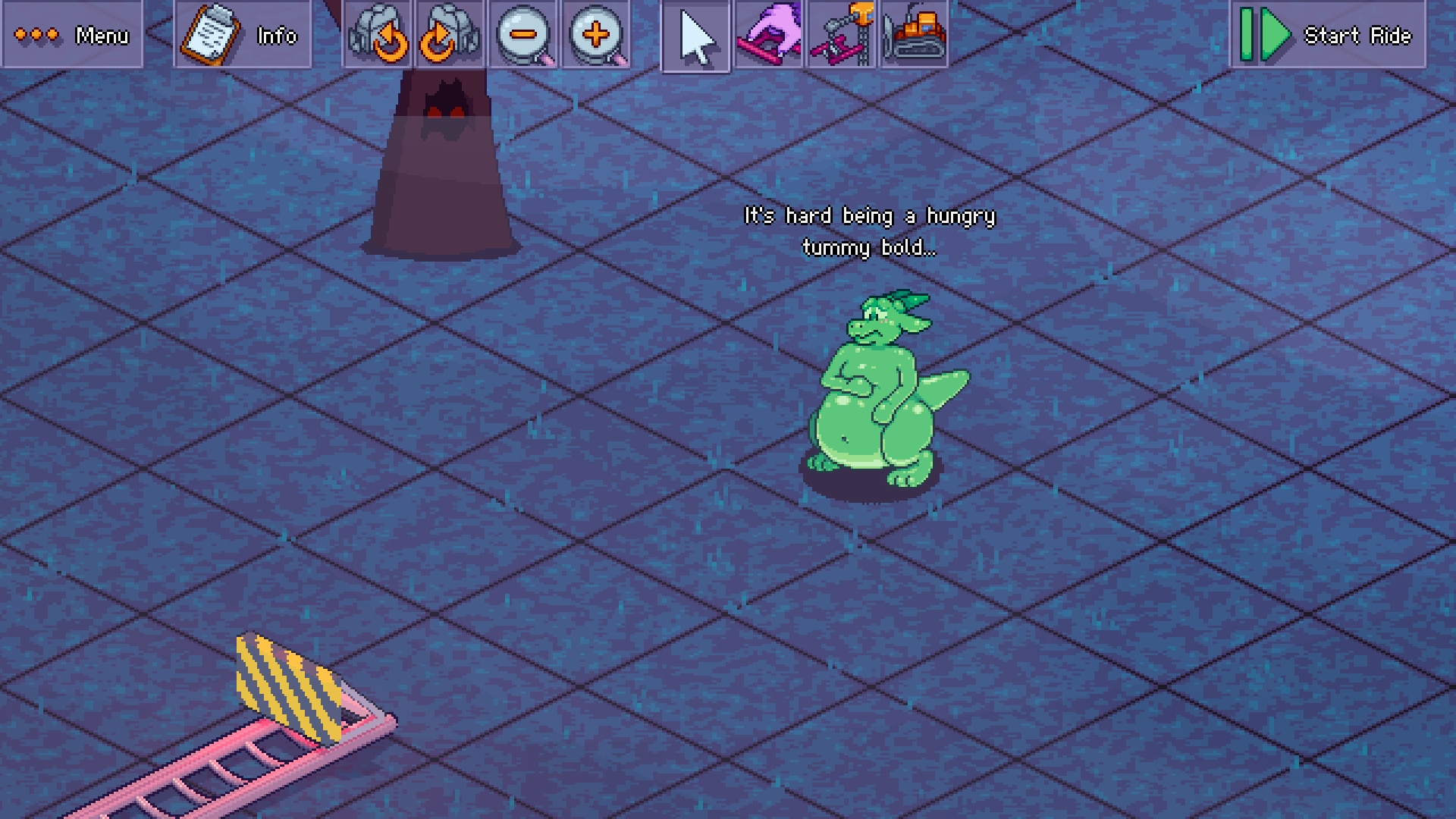The image size is (1456, 819).
Task: Zoom out with the minus magnifier
Action: [x=523, y=35]
